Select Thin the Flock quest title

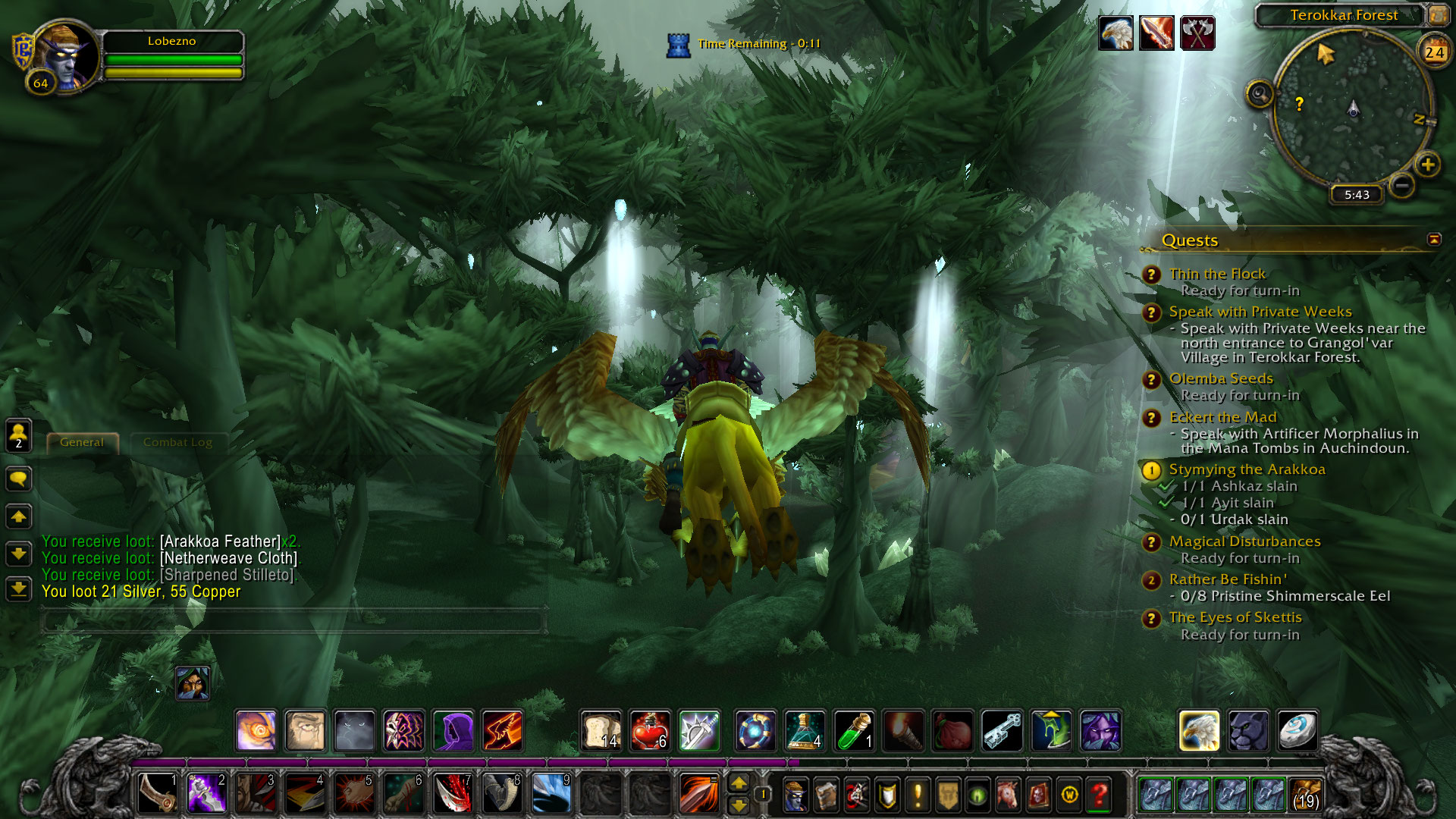(1217, 274)
